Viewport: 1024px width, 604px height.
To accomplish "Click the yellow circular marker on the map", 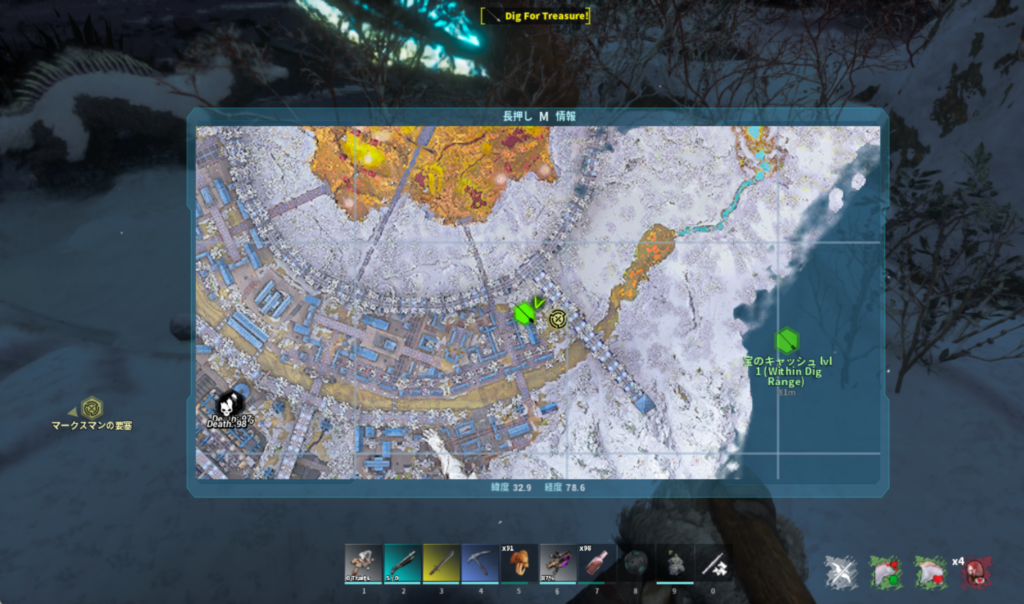I will (x=558, y=319).
